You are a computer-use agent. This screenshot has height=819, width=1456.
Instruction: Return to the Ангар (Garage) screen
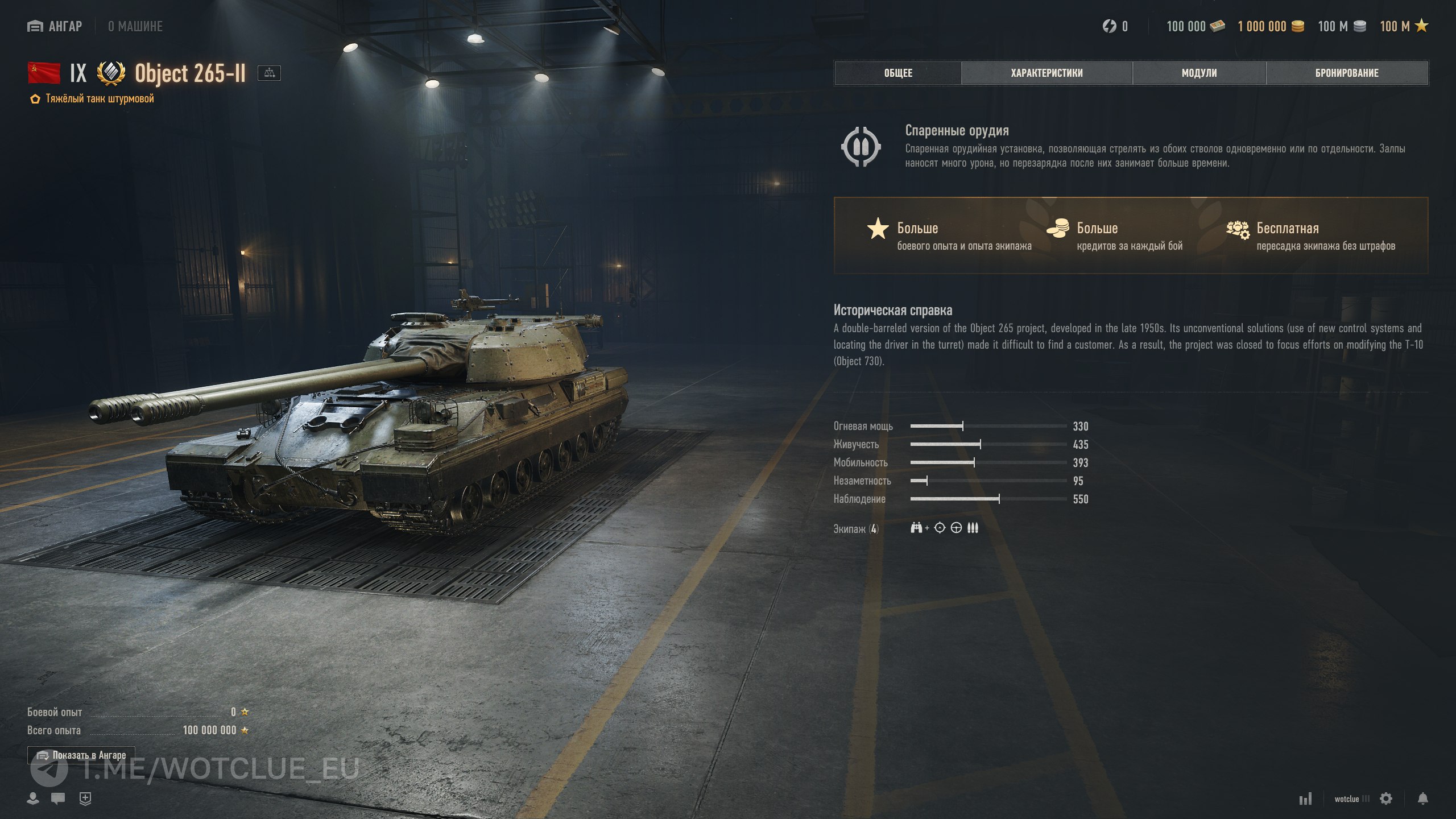point(55,26)
